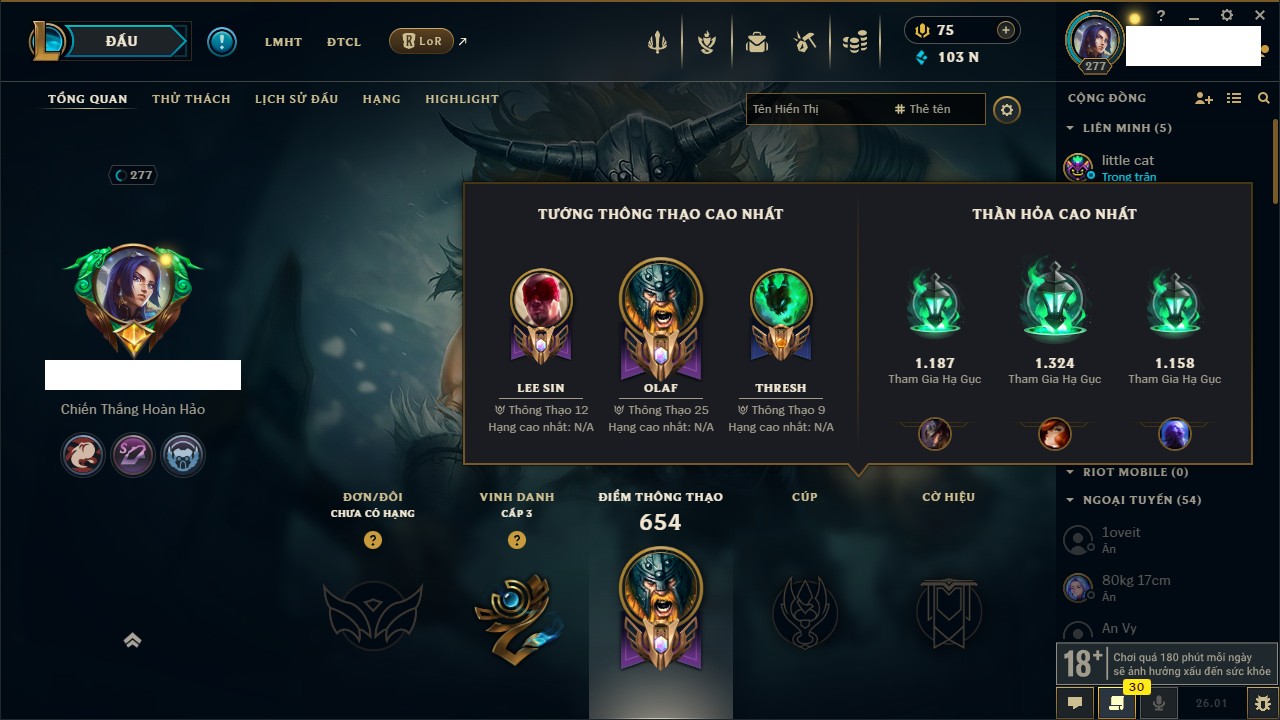
Task: Launch the LoR shortcut button
Action: pyautogui.click(x=421, y=42)
